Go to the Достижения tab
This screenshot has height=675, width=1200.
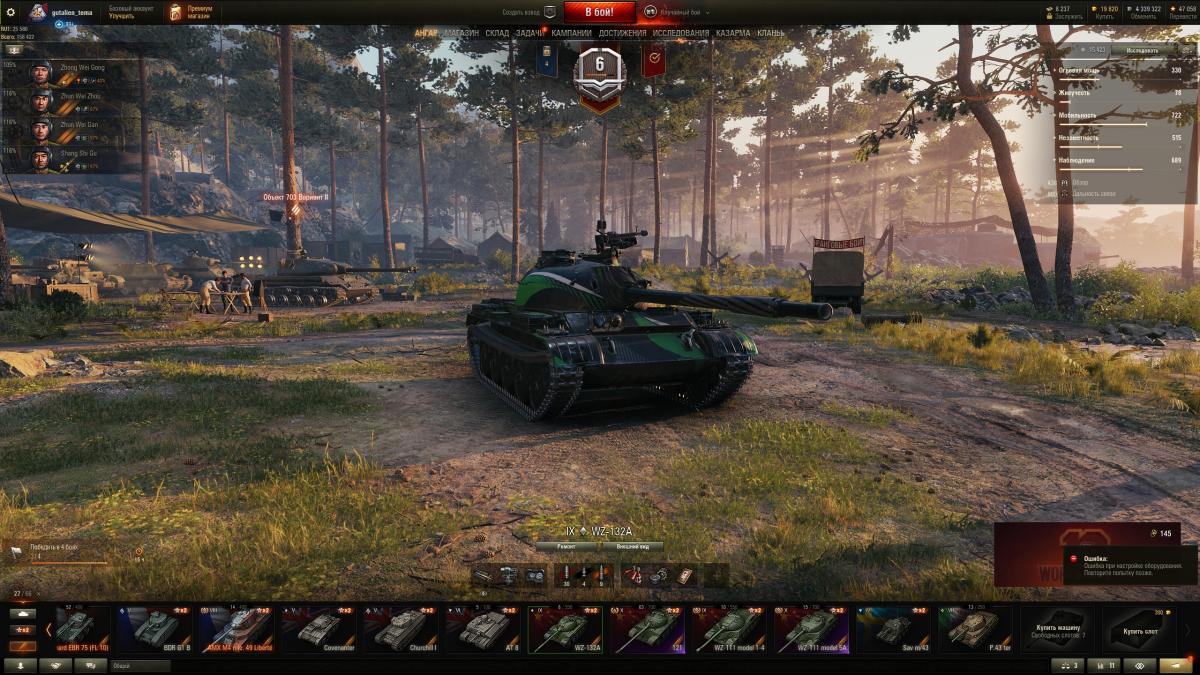(622, 33)
